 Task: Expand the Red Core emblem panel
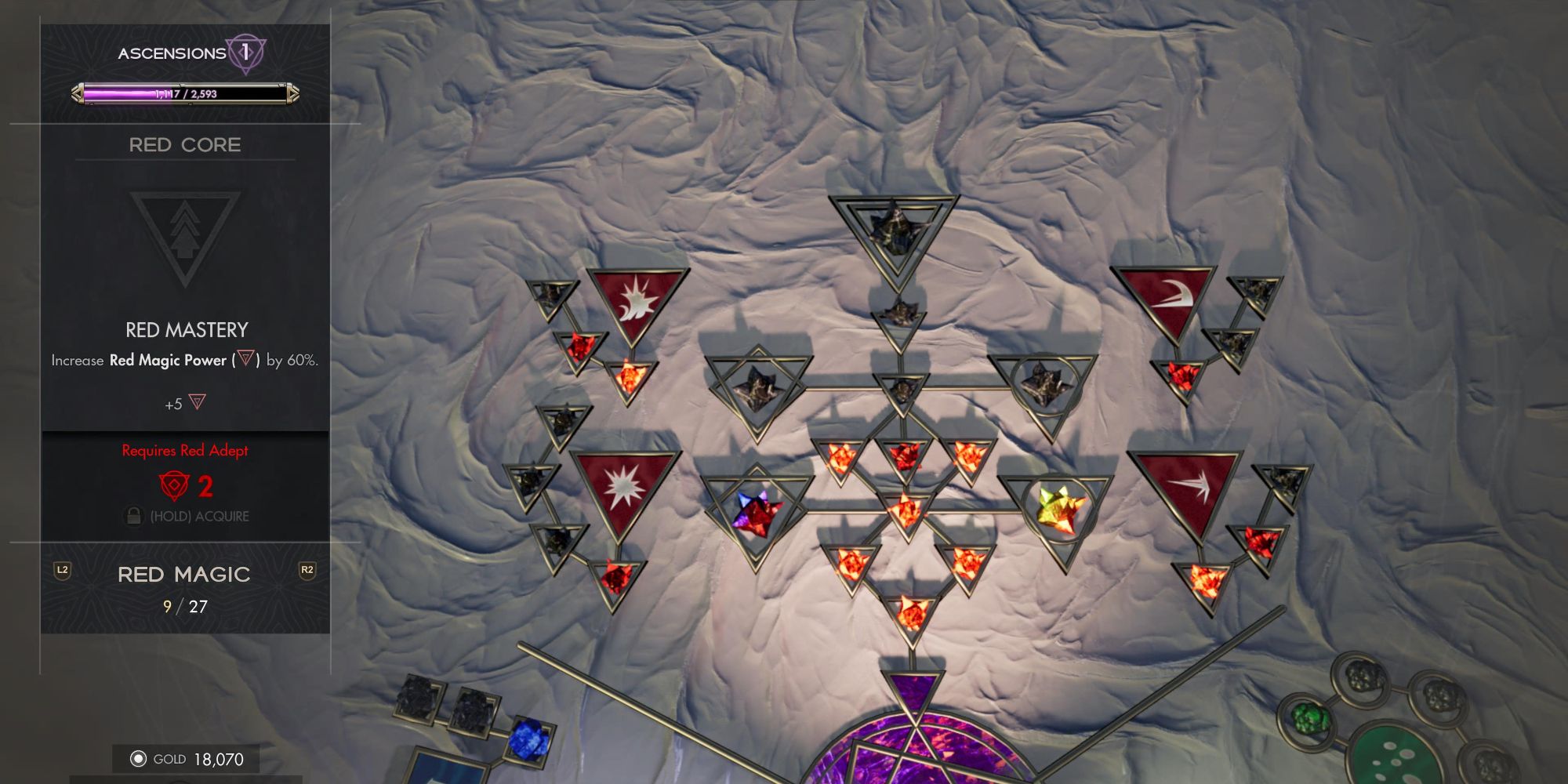pyautogui.click(x=186, y=232)
